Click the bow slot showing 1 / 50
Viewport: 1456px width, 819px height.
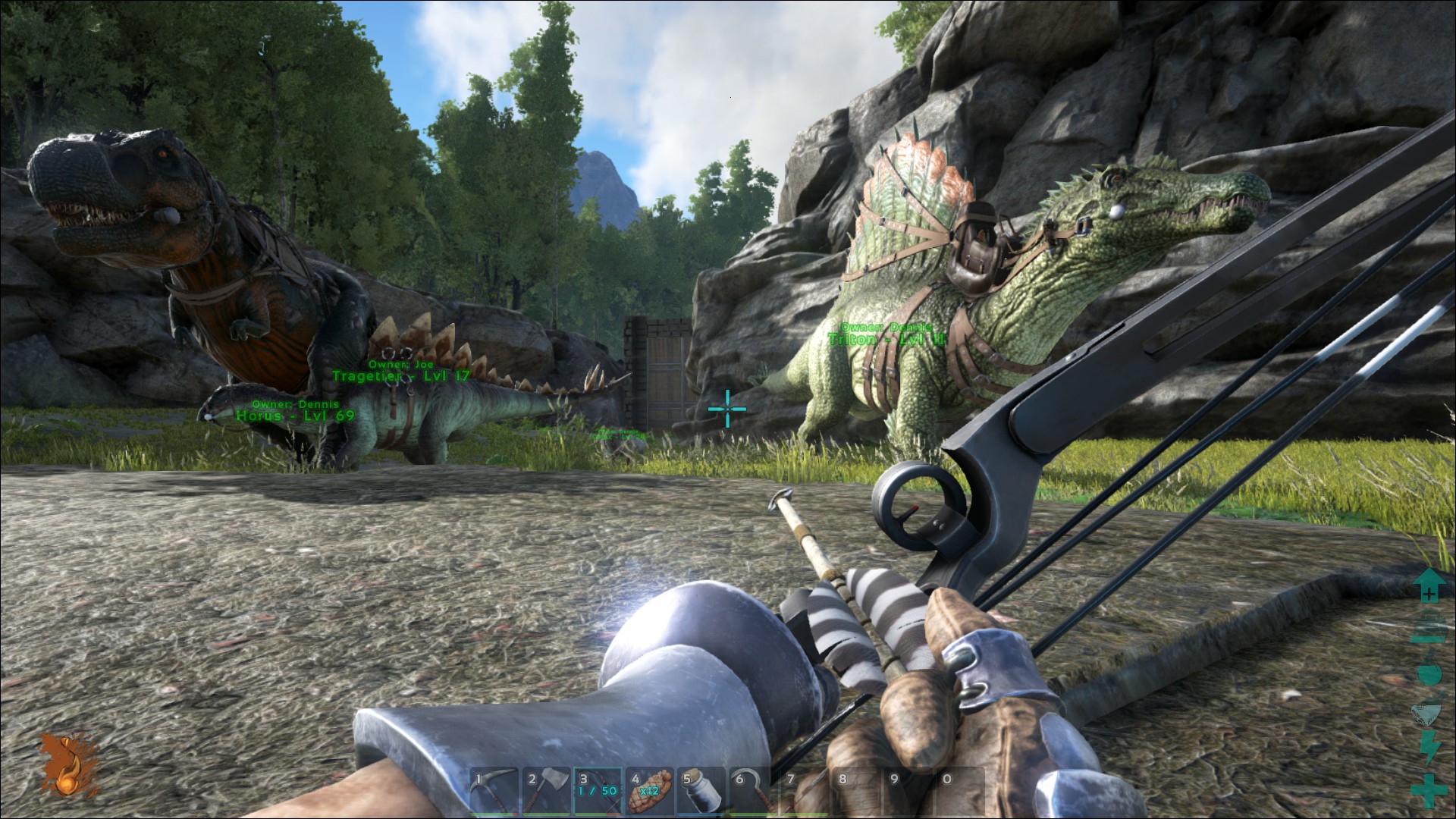pyautogui.click(x=598, y=791)
